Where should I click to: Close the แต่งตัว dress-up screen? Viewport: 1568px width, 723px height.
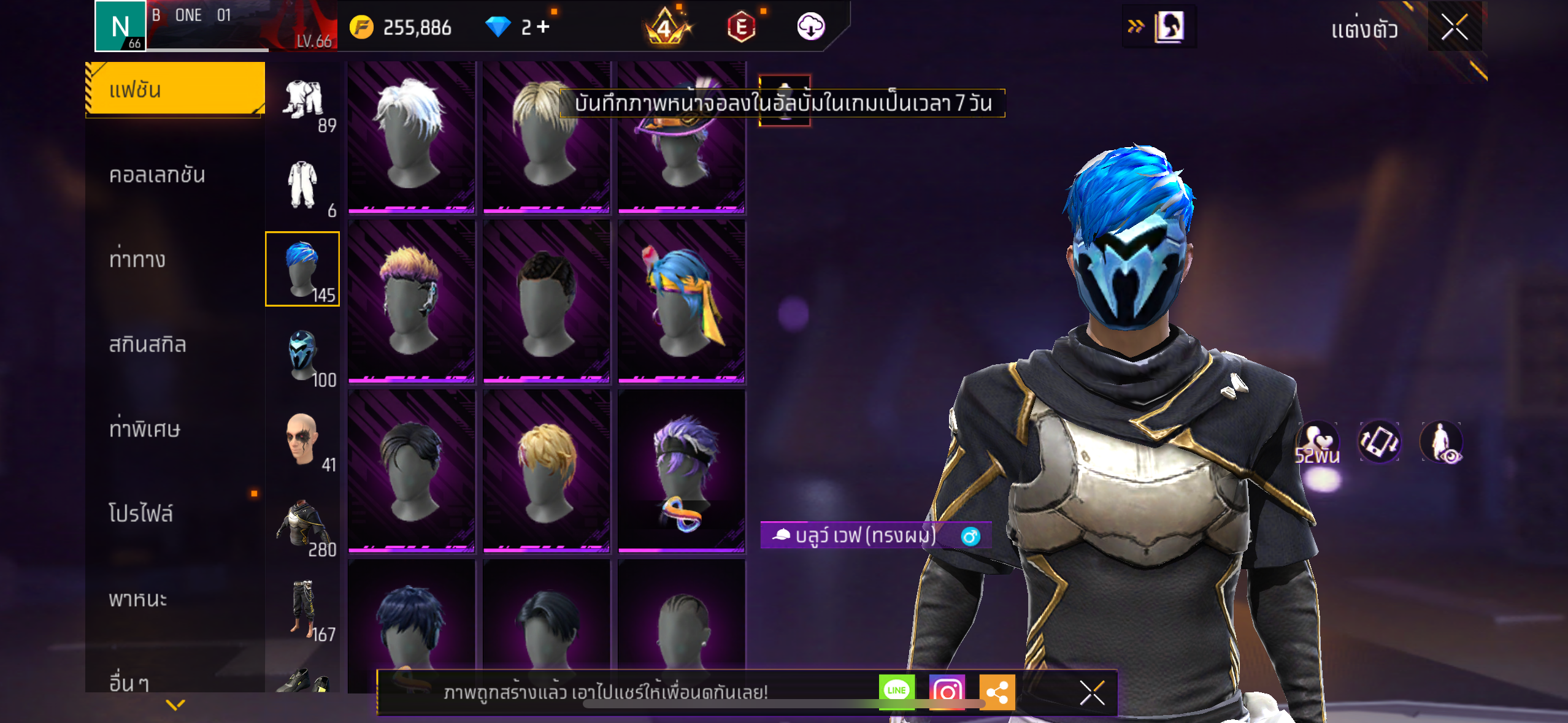(1454, 27)
